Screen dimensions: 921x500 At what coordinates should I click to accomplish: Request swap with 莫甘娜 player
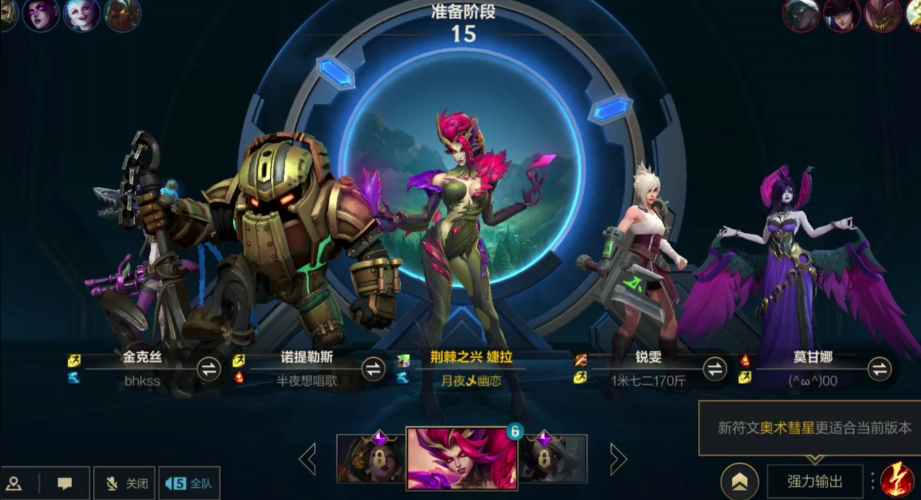click(879, 369)
